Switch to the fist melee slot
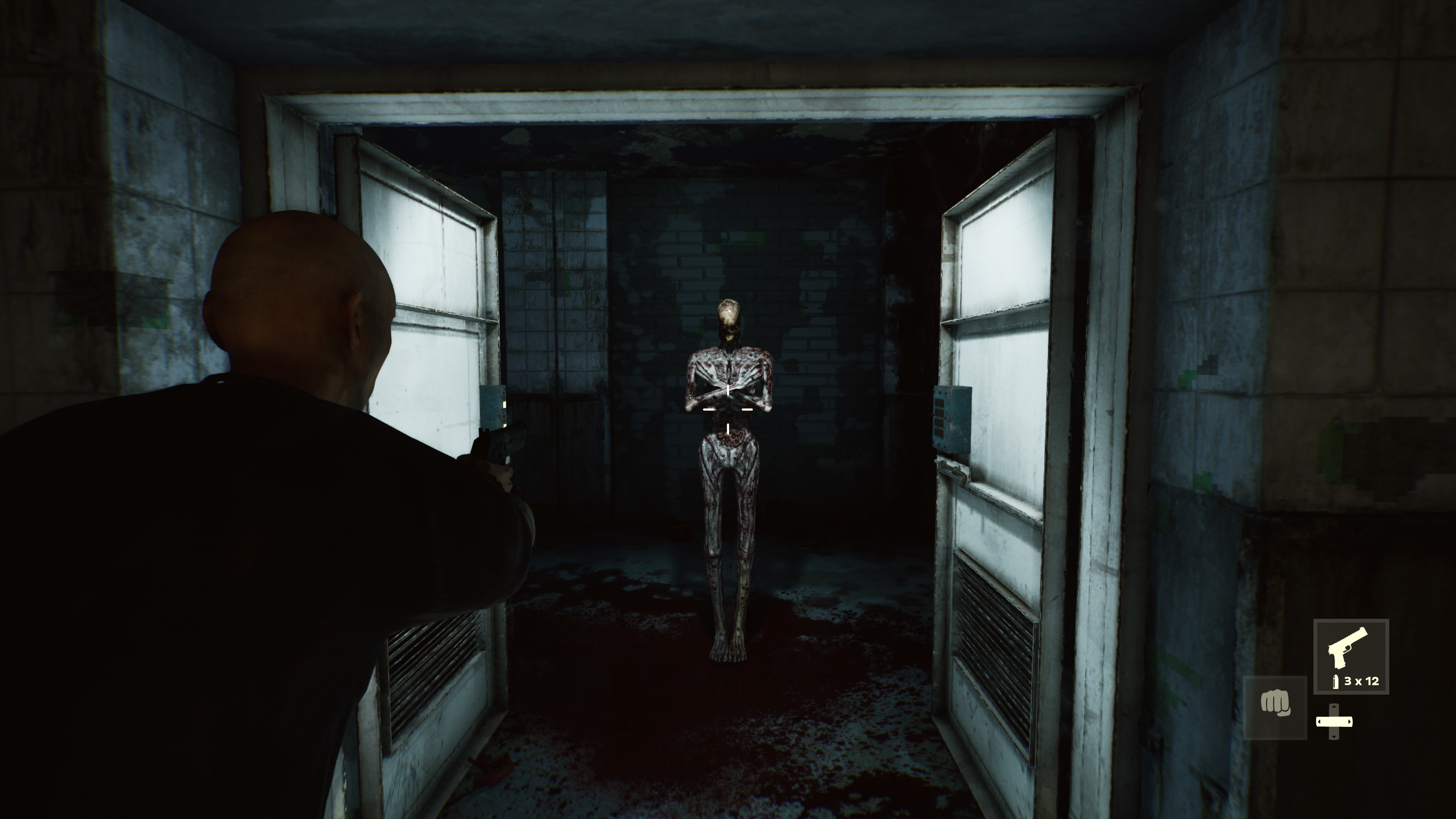 point(1274,706)
